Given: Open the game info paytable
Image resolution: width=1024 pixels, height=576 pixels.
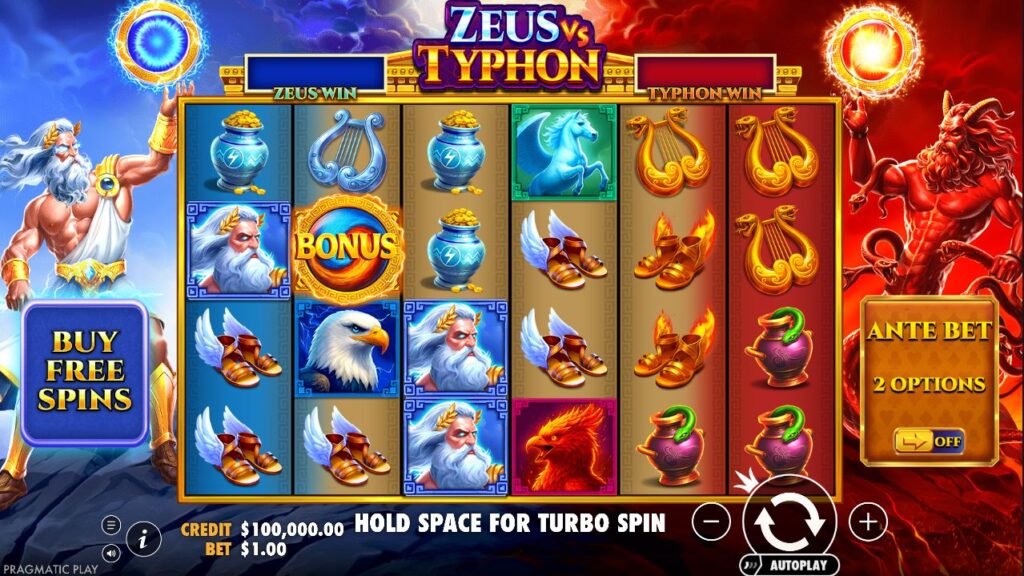Looking at the screenshot, I should pyautogui.click(x=144, y=539).
